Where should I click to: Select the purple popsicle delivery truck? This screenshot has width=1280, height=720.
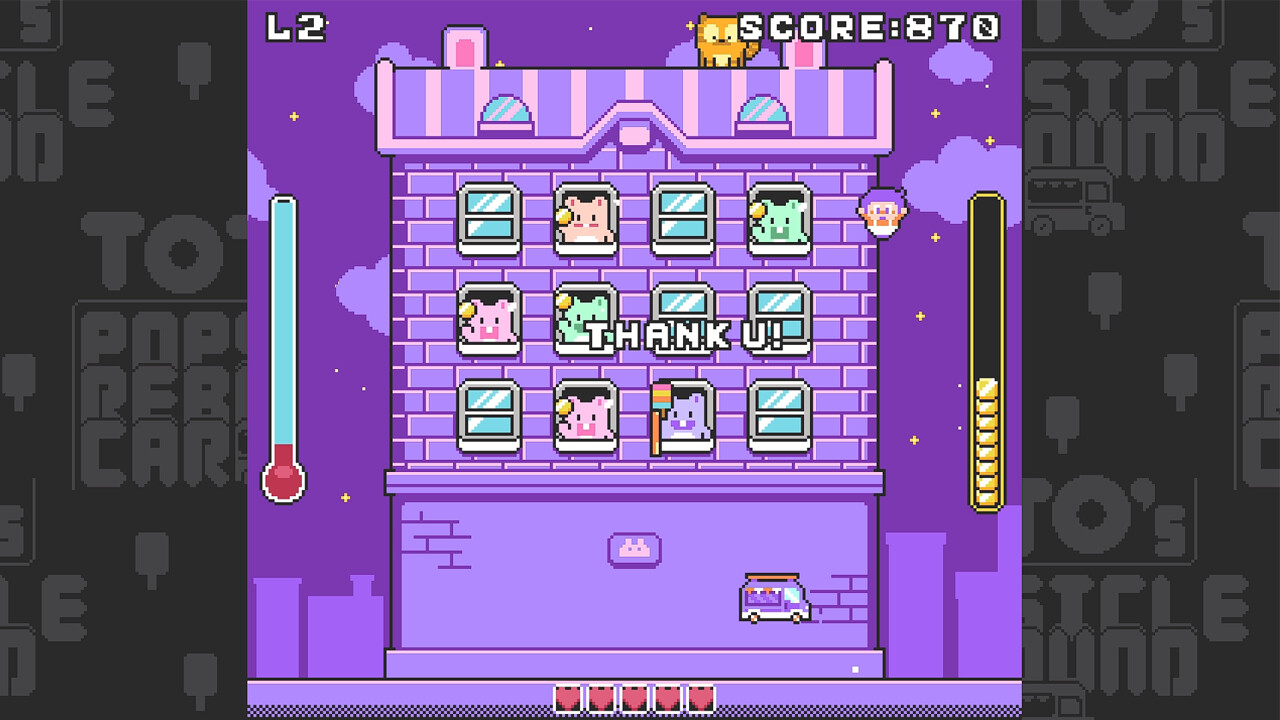point(773,600)
